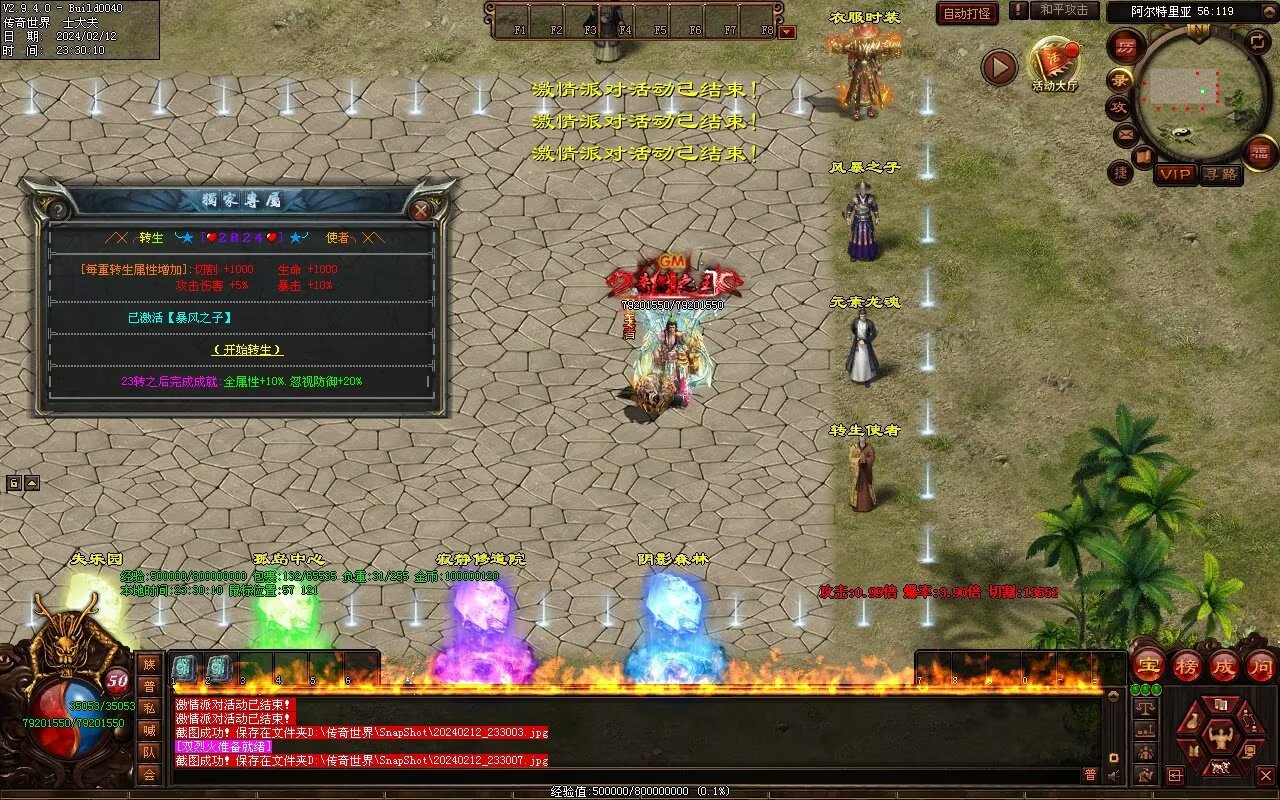Activate the 寻路 pathfinding button

click(x=1220, y=174)
